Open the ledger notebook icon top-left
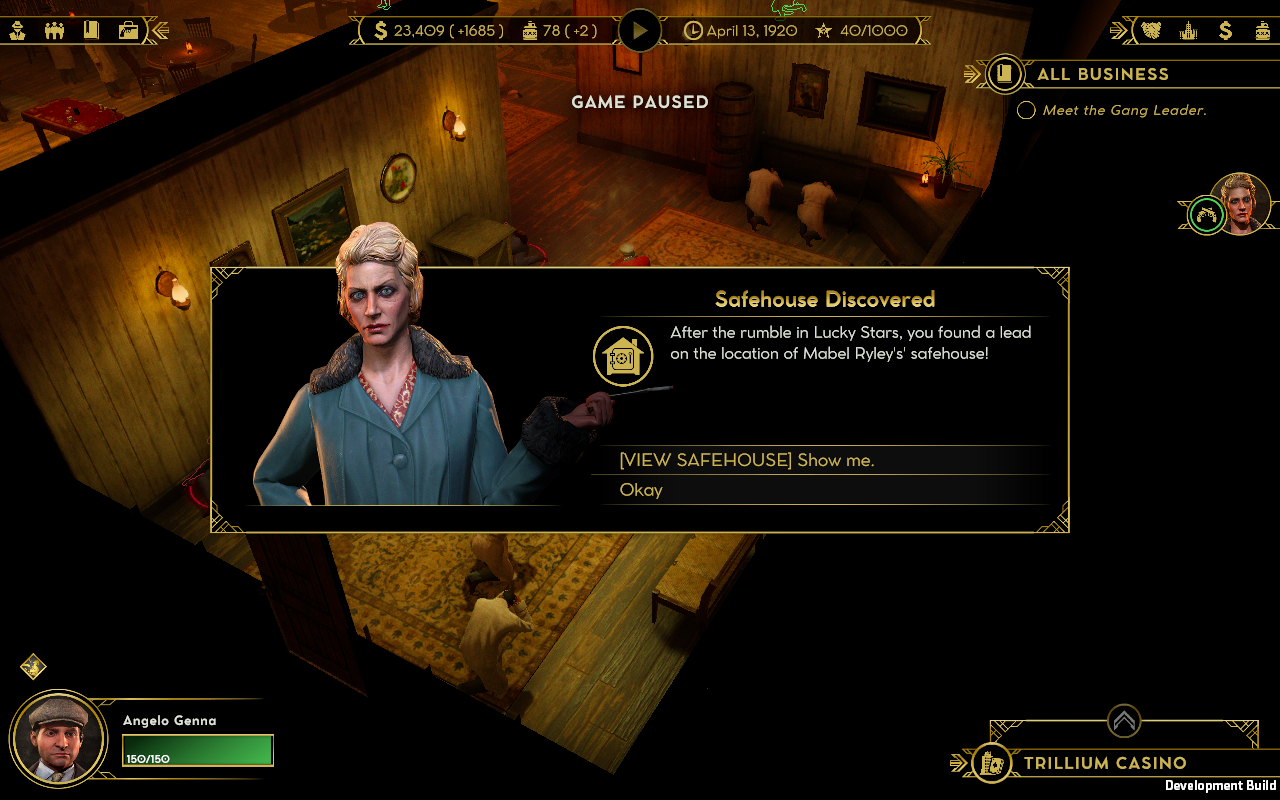Image resolution: width=1280 pixels, height=800 pixels. pos(92,29)
